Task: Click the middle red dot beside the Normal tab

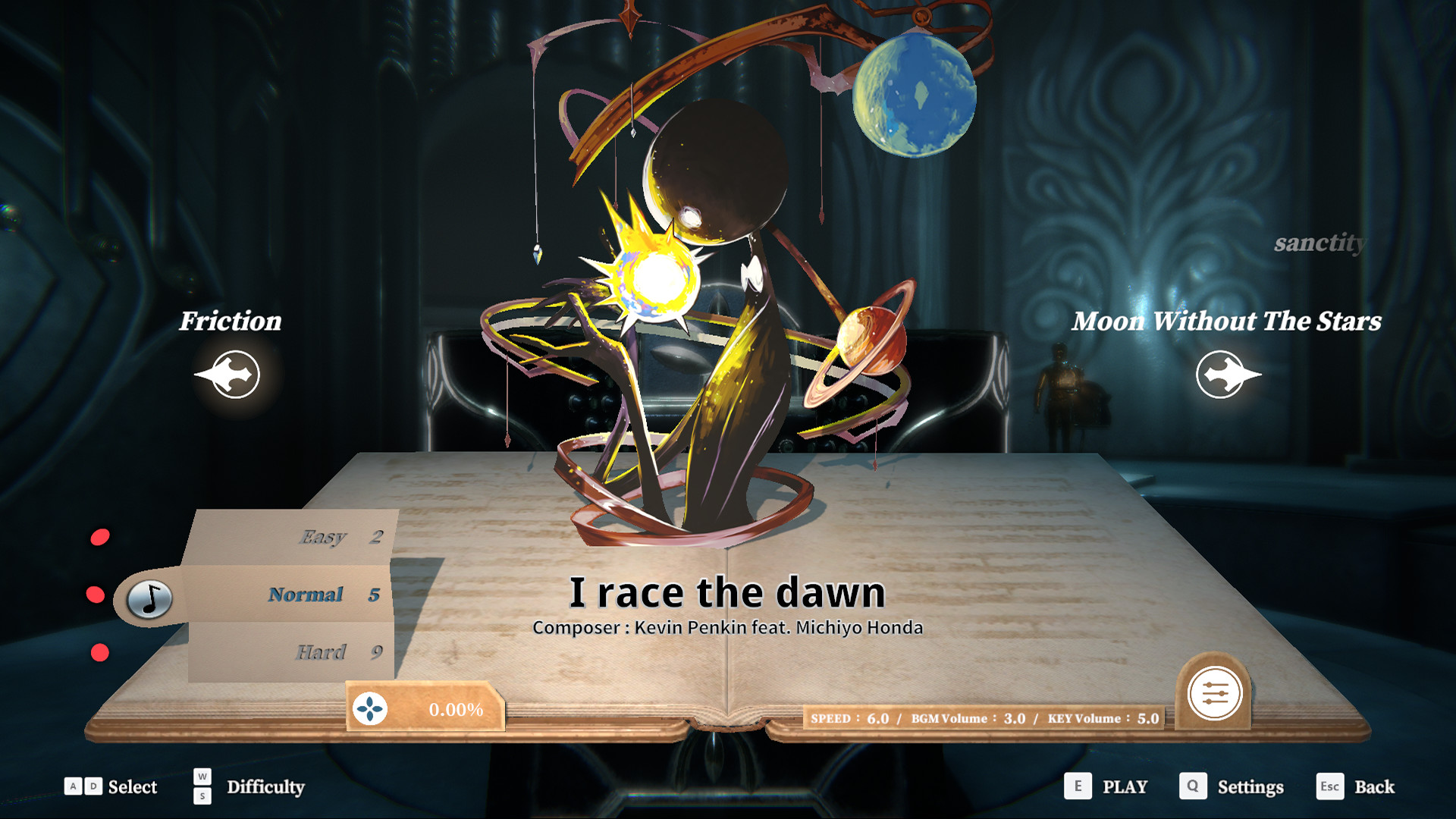Action: 97,595
